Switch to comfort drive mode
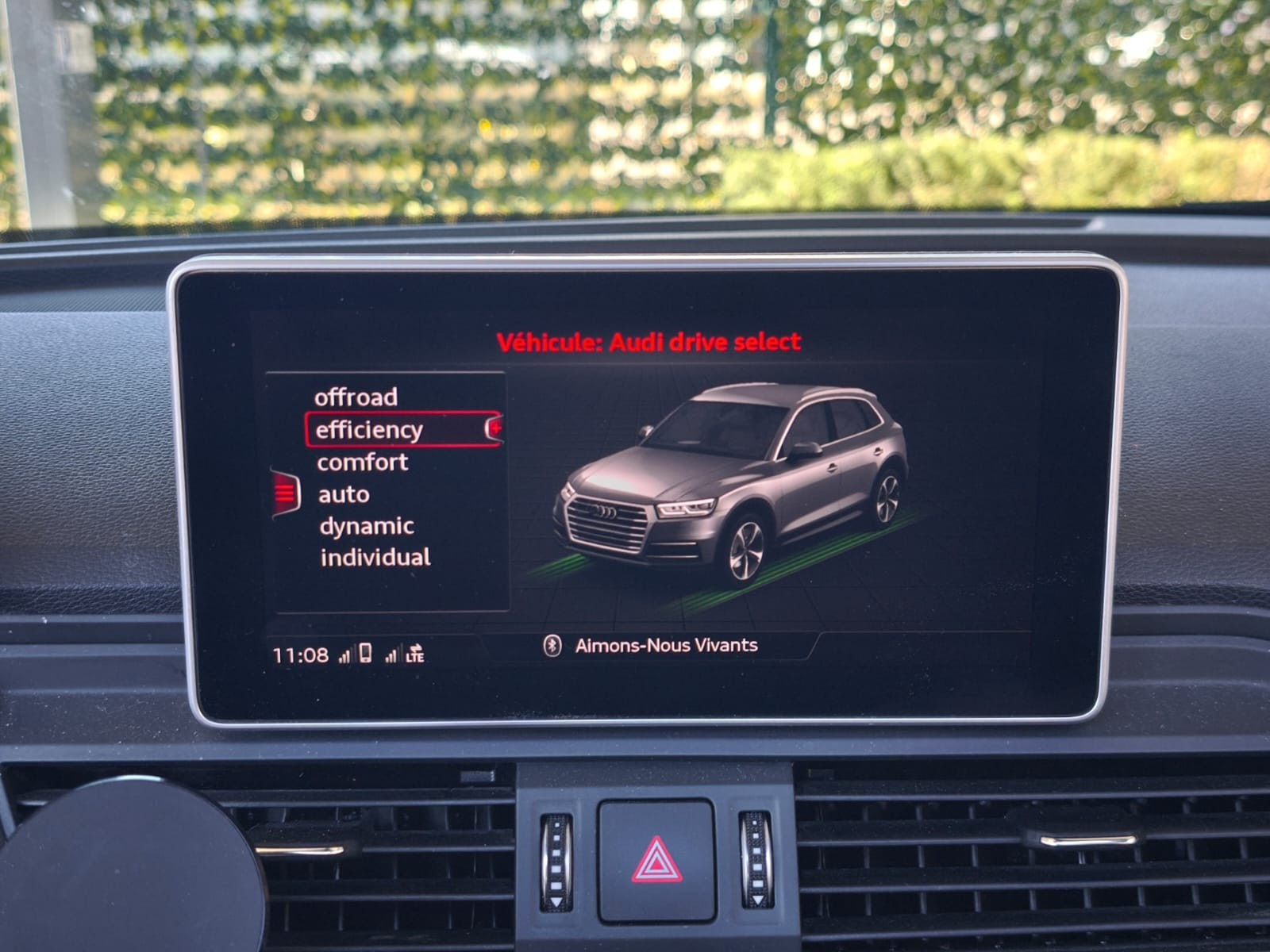This screenshot has width=1270, height=952. coord(363,462)
